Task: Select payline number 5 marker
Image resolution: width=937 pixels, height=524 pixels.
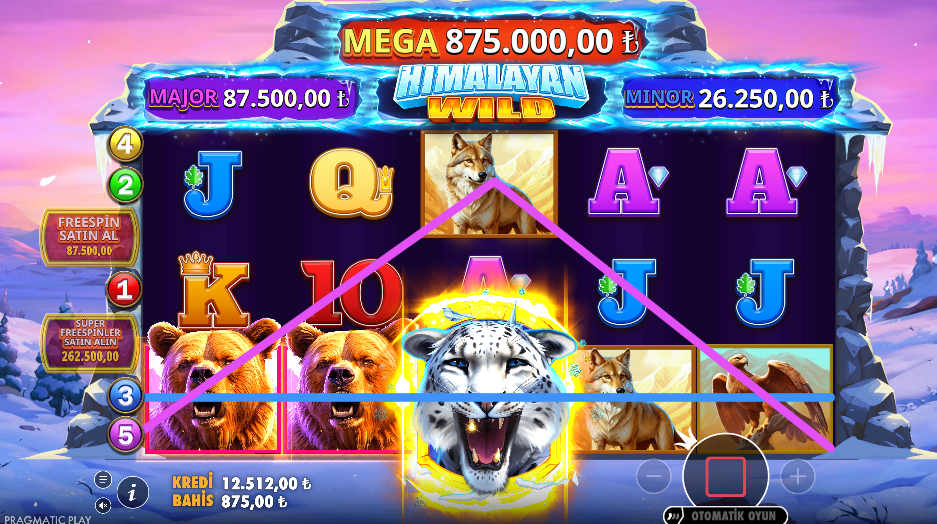Action: click(125, 436)
